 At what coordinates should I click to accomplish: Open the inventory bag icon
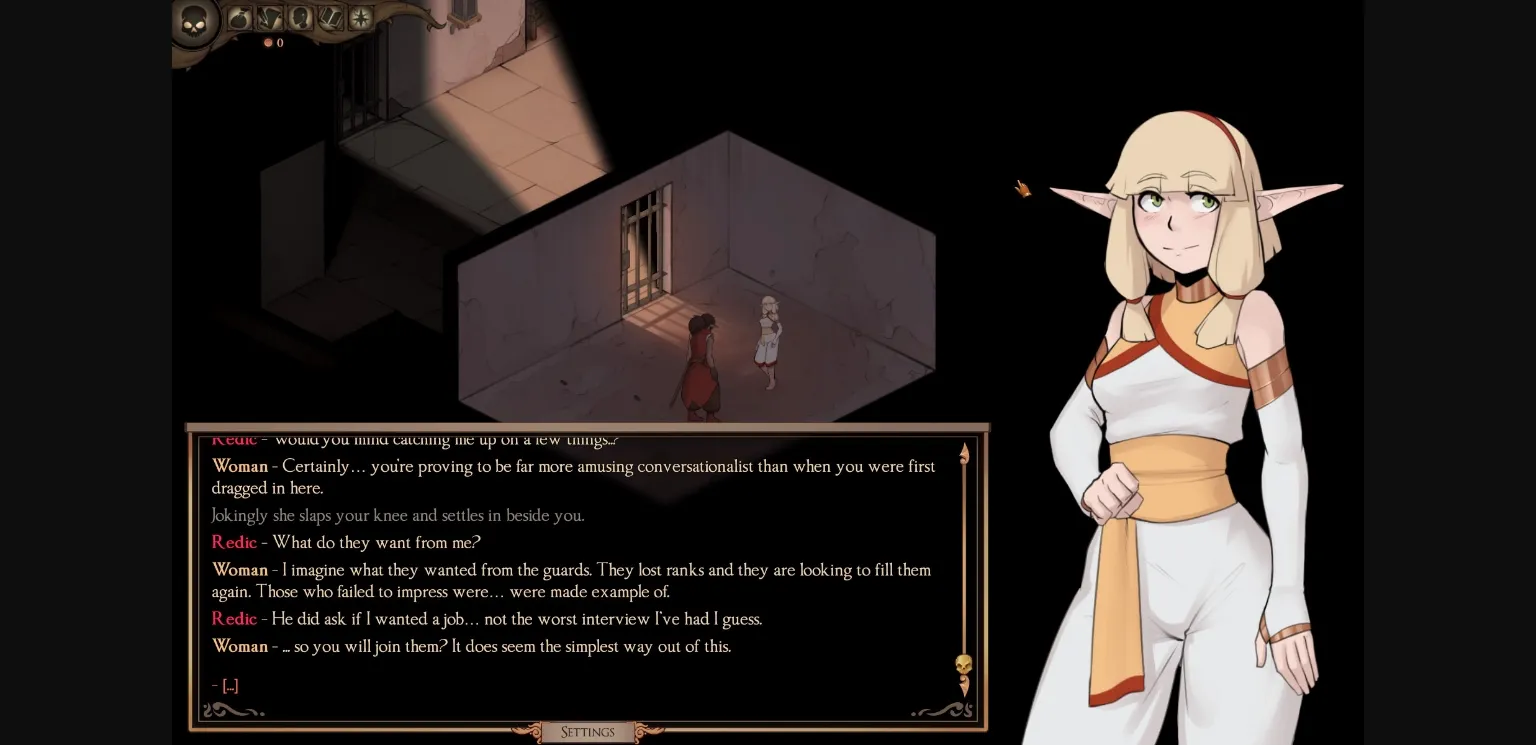[240, 16]
